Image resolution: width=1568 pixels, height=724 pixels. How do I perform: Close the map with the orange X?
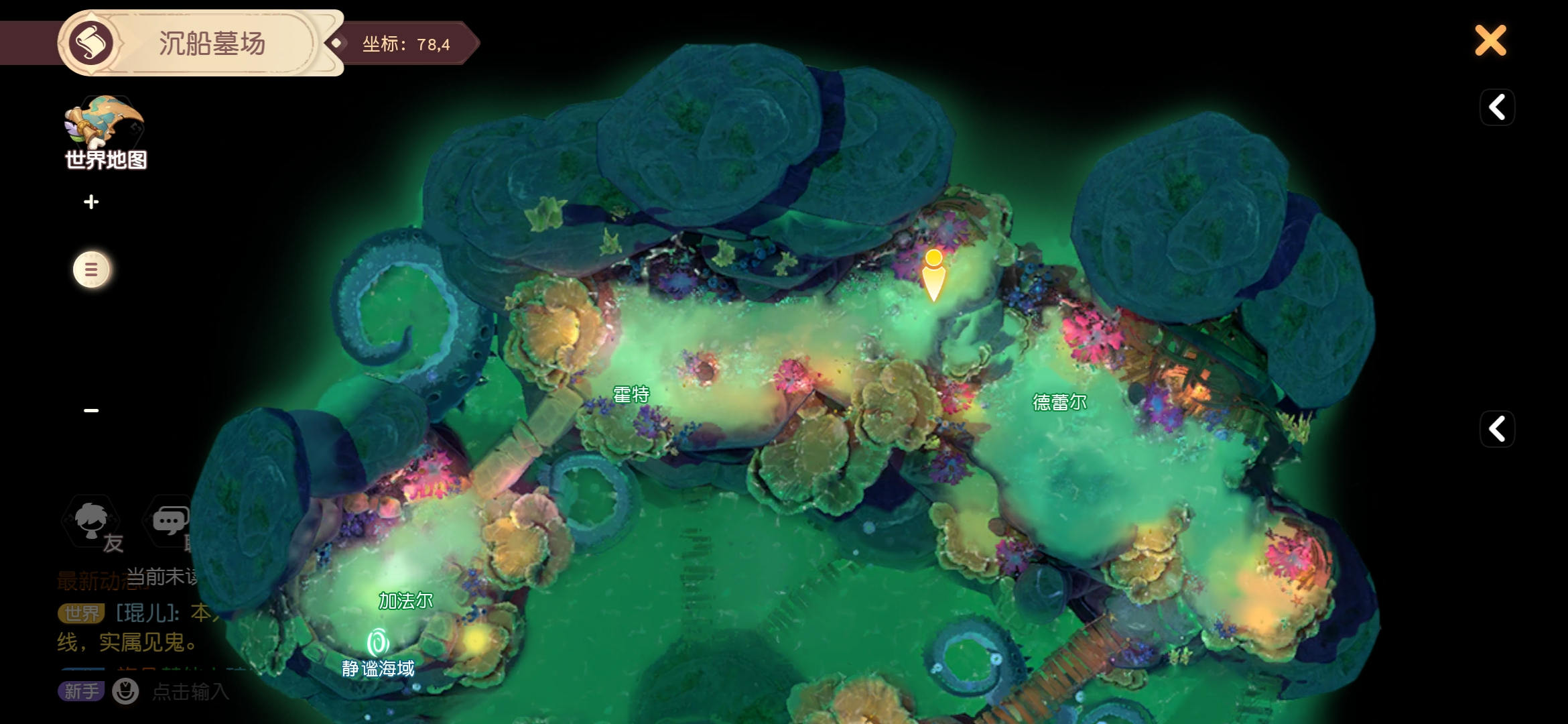(1490, 41)
